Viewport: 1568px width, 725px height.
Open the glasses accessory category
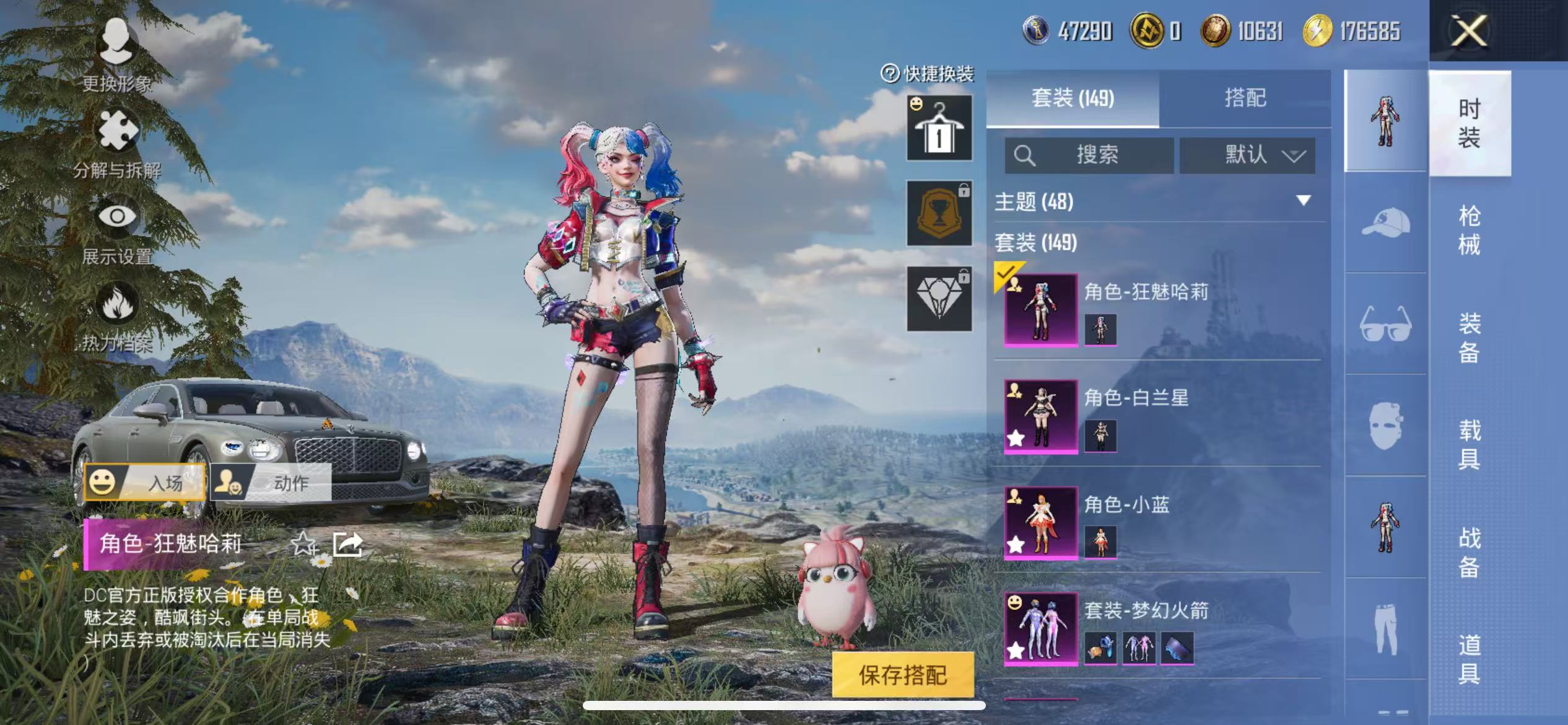coord(1385,323)
